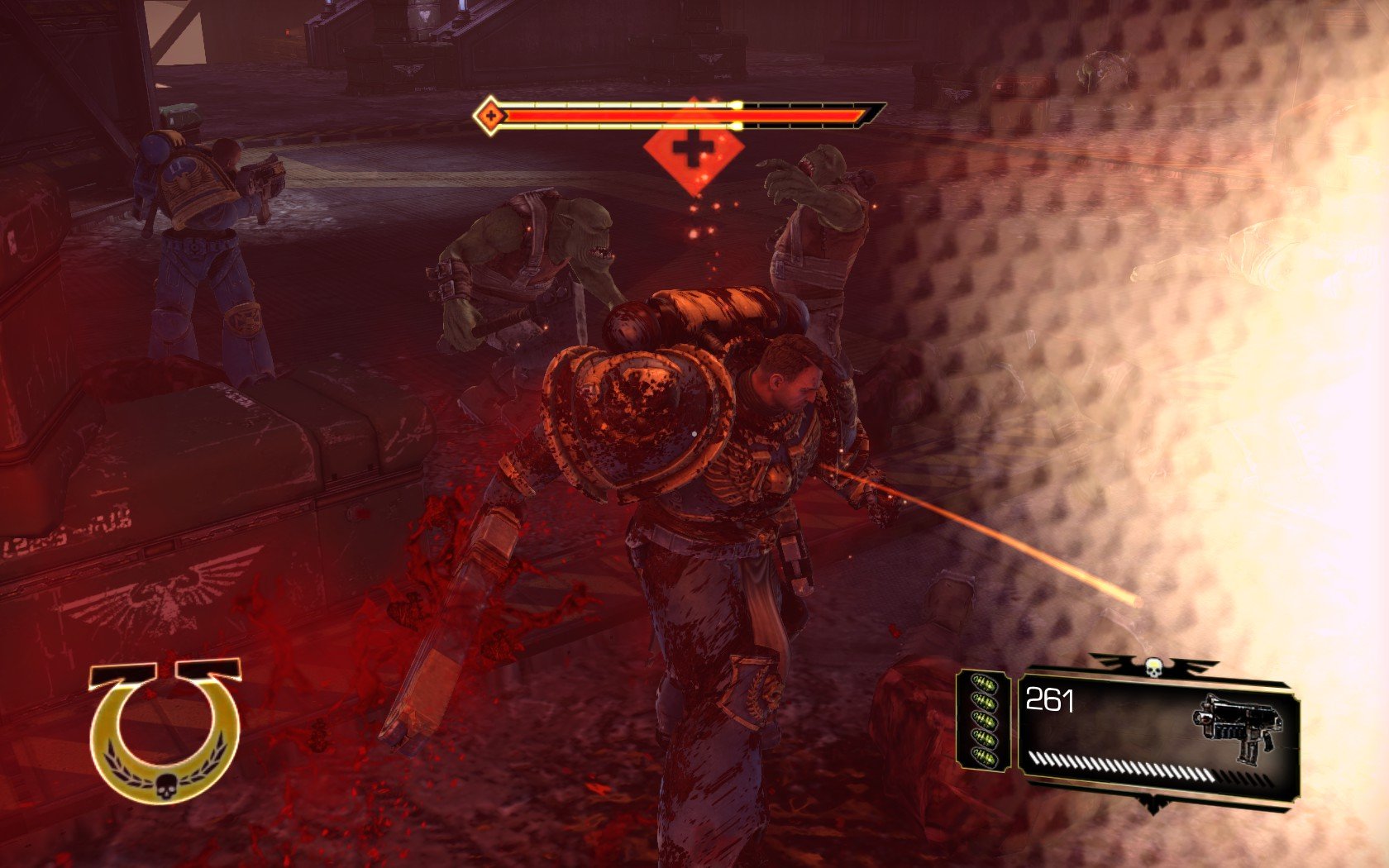The height and width of the screenshot is (868, 1389).
Task: Expand the weapon info panel frame
Action: pos(1157,727)
